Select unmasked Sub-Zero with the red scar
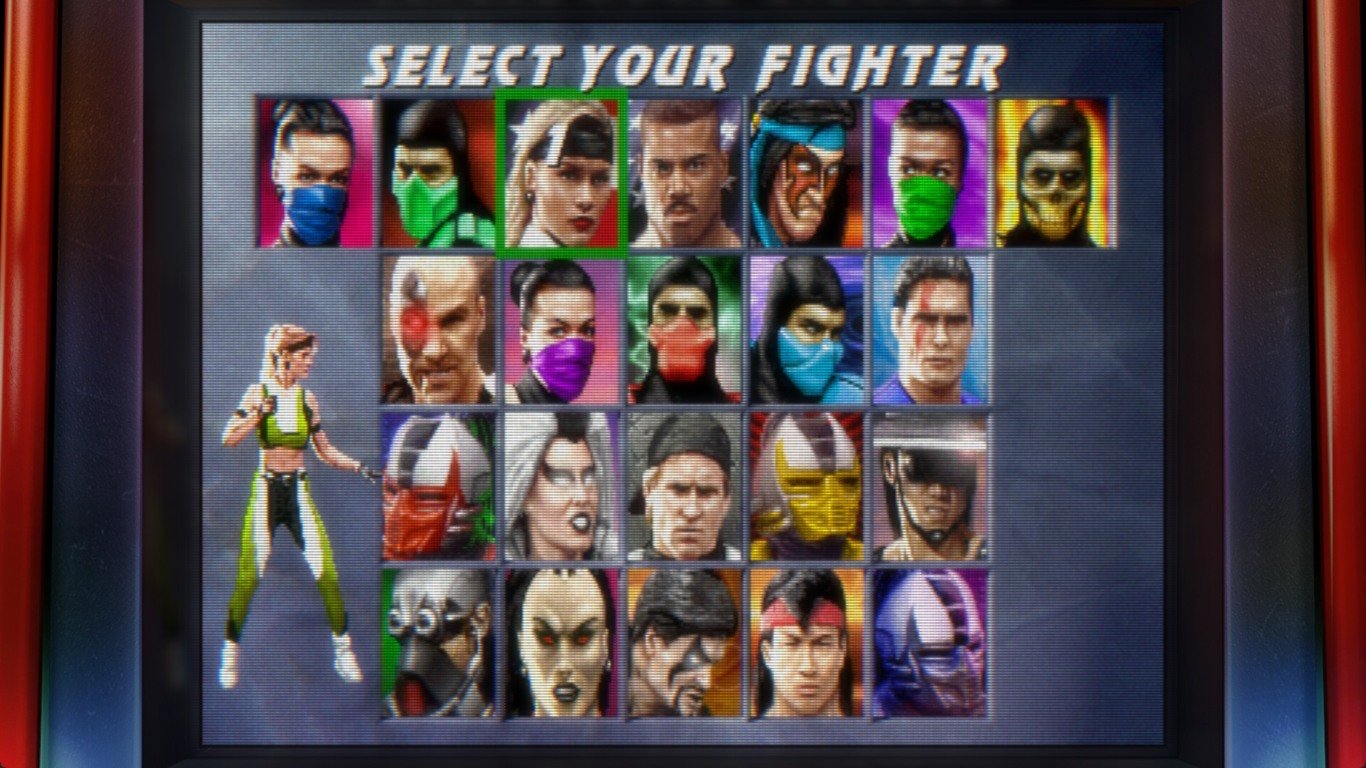 tap(929, 329)
